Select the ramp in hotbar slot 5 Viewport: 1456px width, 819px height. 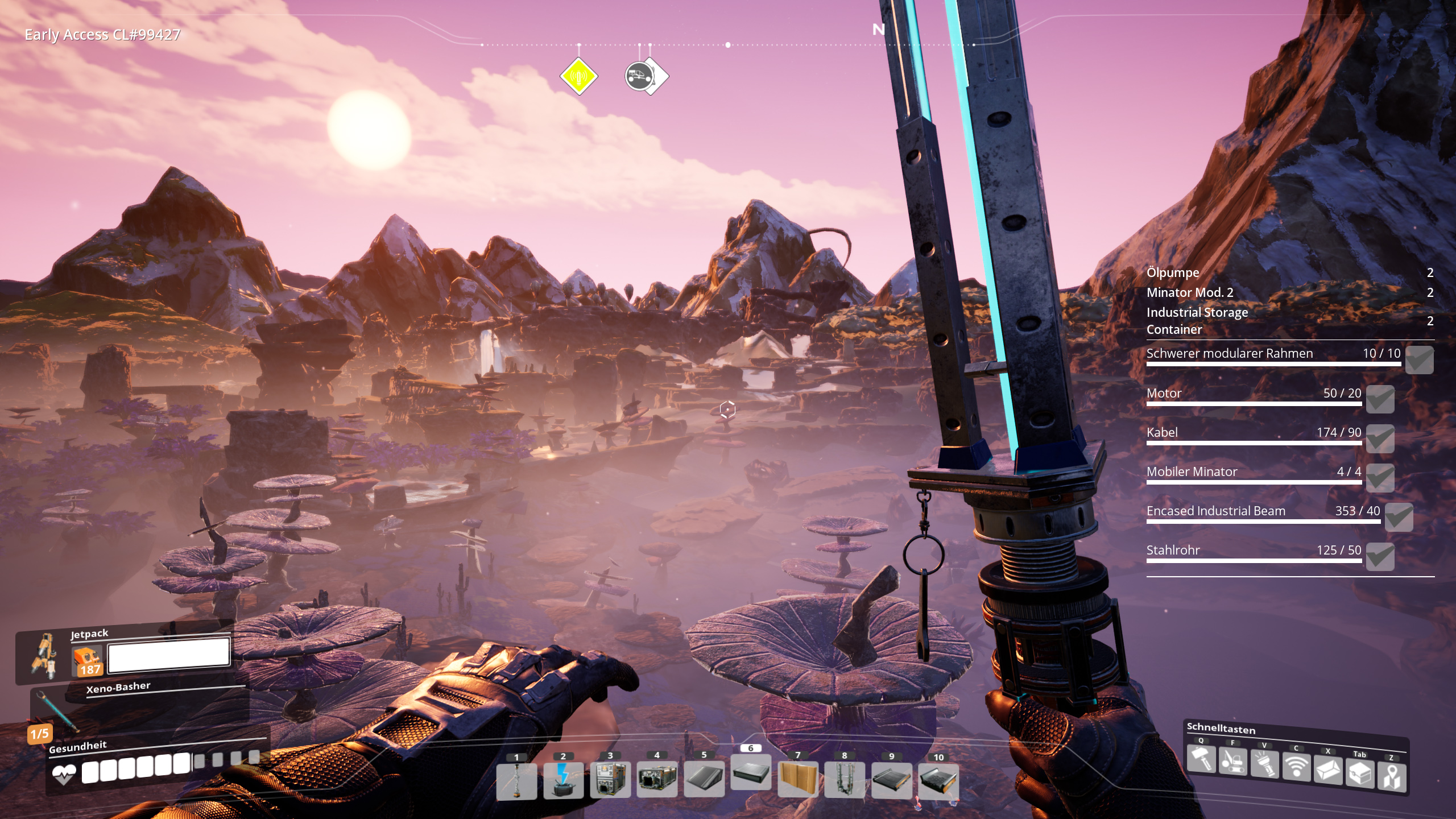click(x=704, y=779)
